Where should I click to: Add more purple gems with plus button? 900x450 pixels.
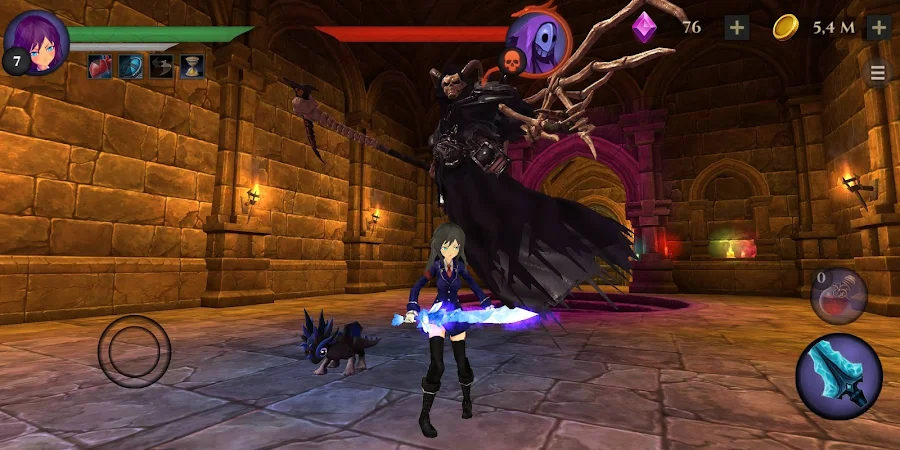pyautogui.click(x=737, y=27)
